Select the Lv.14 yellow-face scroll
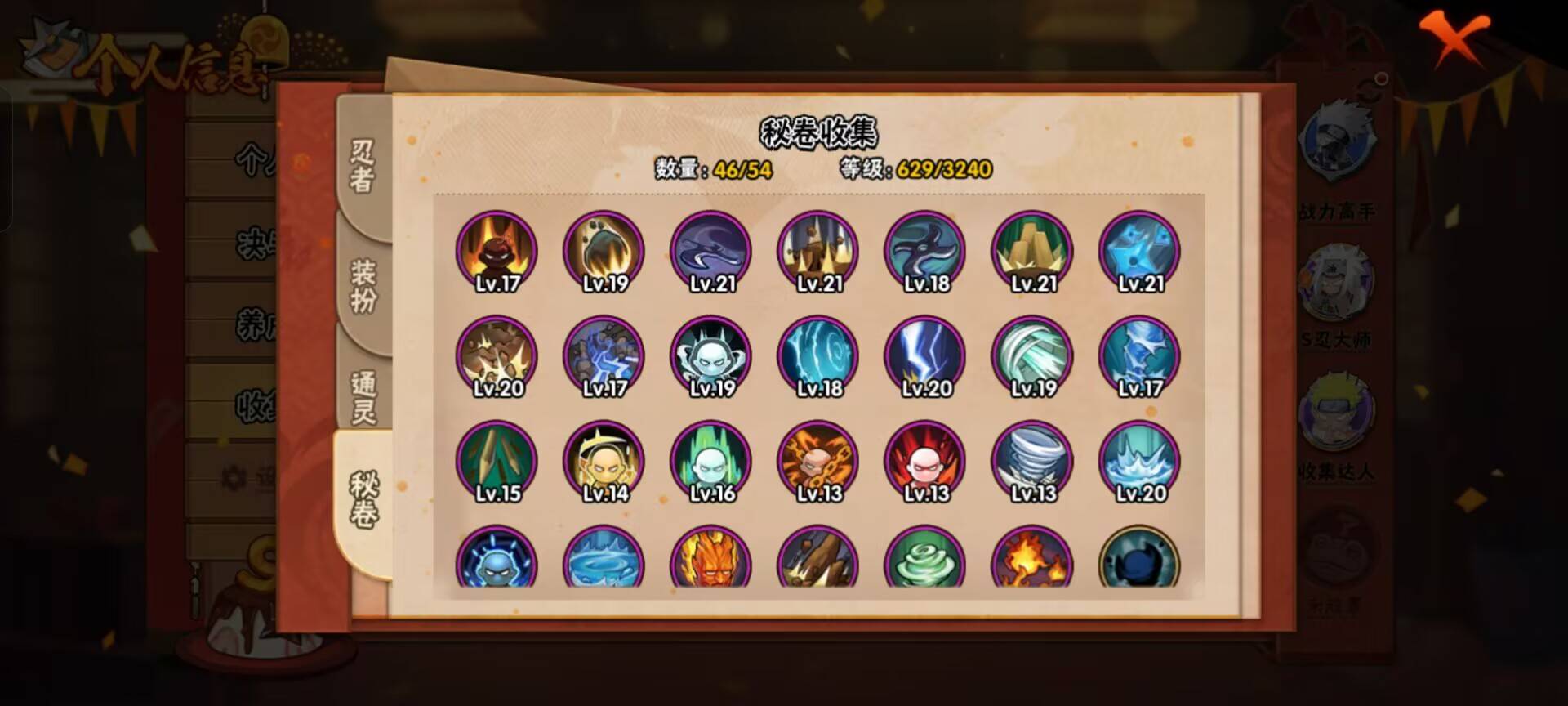Image resolution: width=1568 pixels, height=706 pixels. [x=603, y=462]
